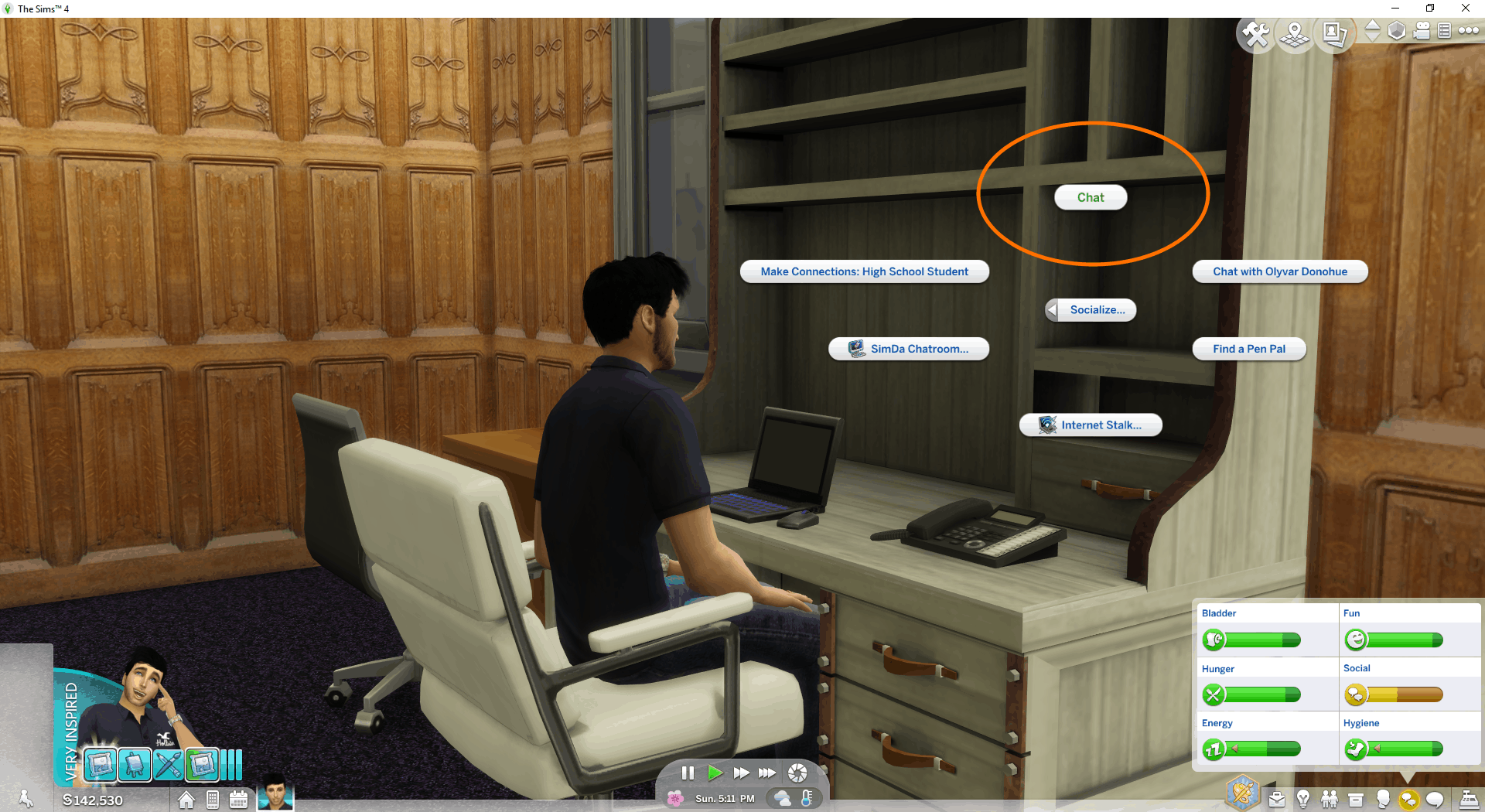This screenshot has width=1485, height=812.
Task: Select the Chat interaction bubble
Action: point(1091,197)
